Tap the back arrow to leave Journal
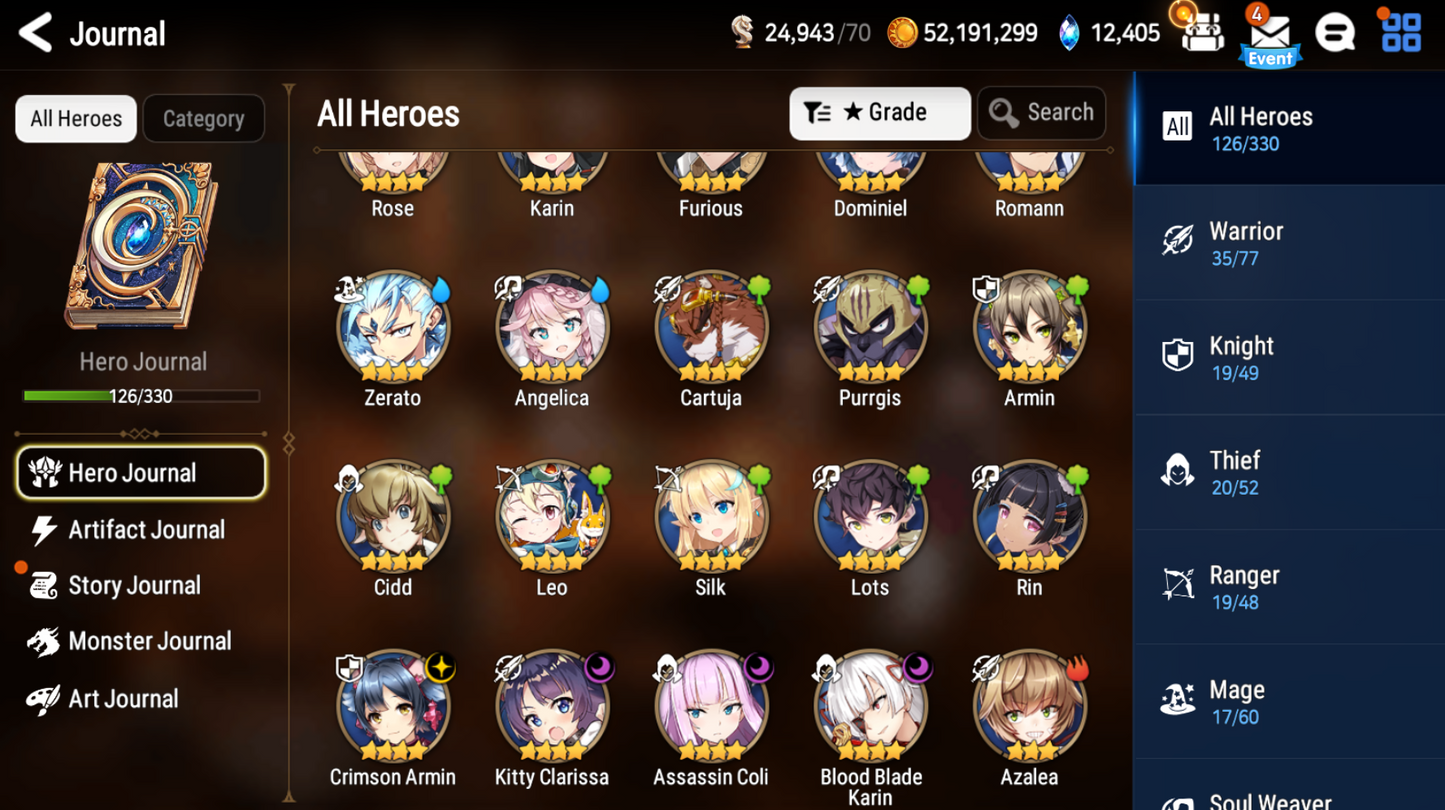The height and width of the screenshot is (810, 1445). click(x=33, y=32)
